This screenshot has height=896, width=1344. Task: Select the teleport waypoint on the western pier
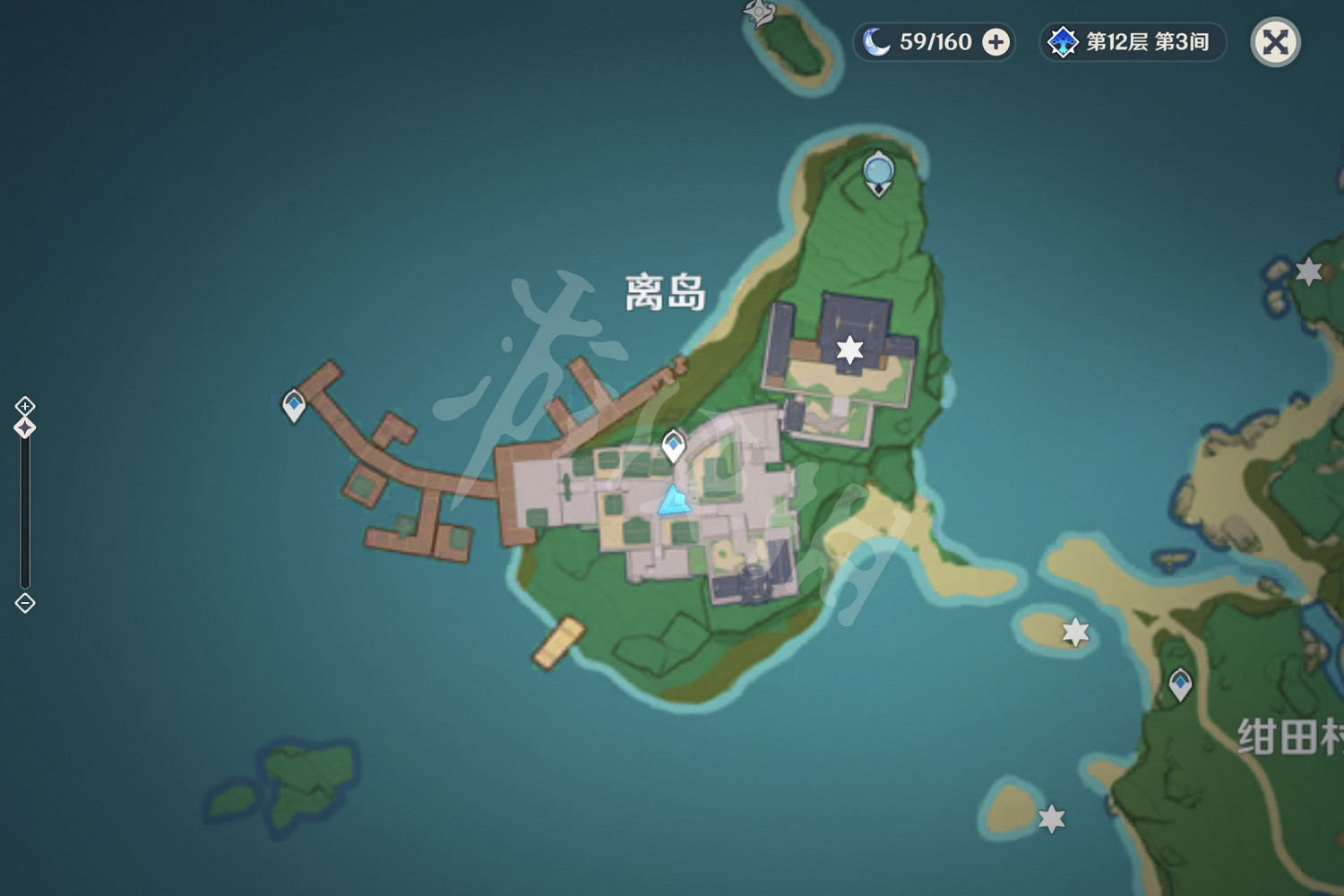(294, 403)
